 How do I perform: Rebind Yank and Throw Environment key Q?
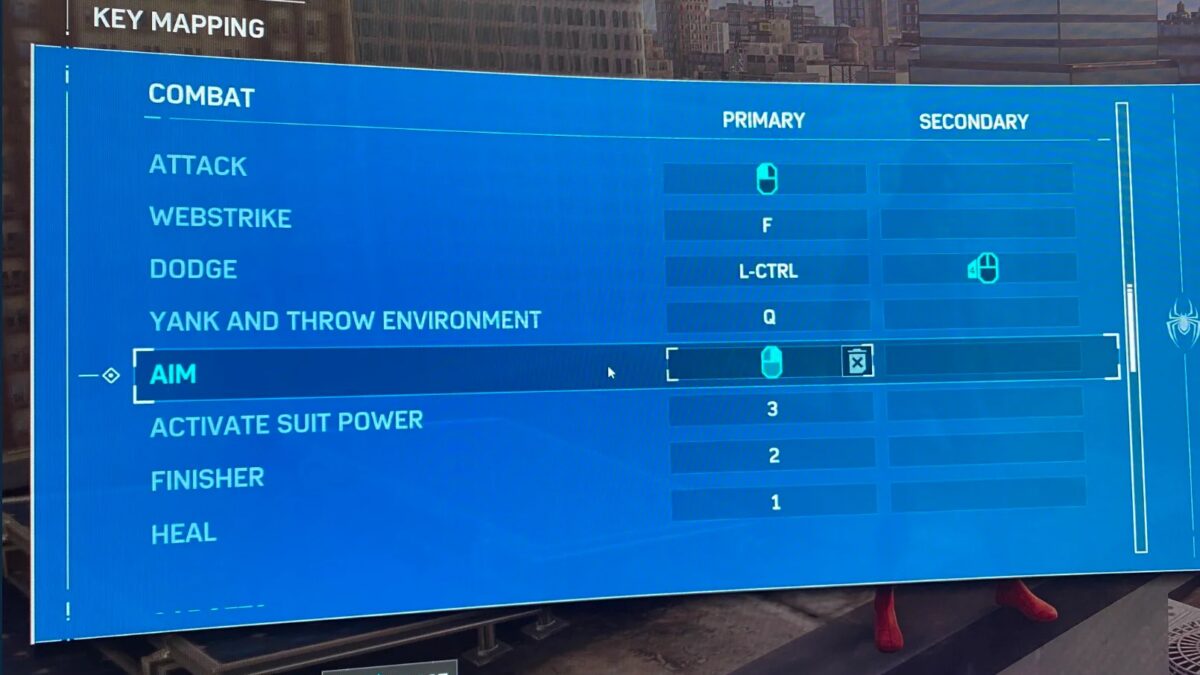[769, 317]
